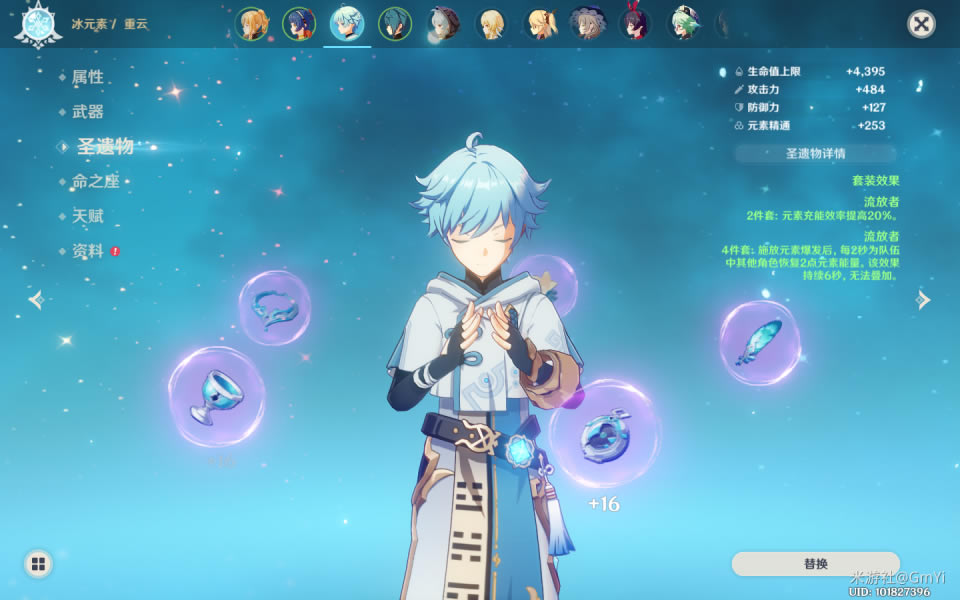Switch to the next character arrow
The height and width of the screenshot is (600, 960).
pyautogui.click(x=923, y=299)
